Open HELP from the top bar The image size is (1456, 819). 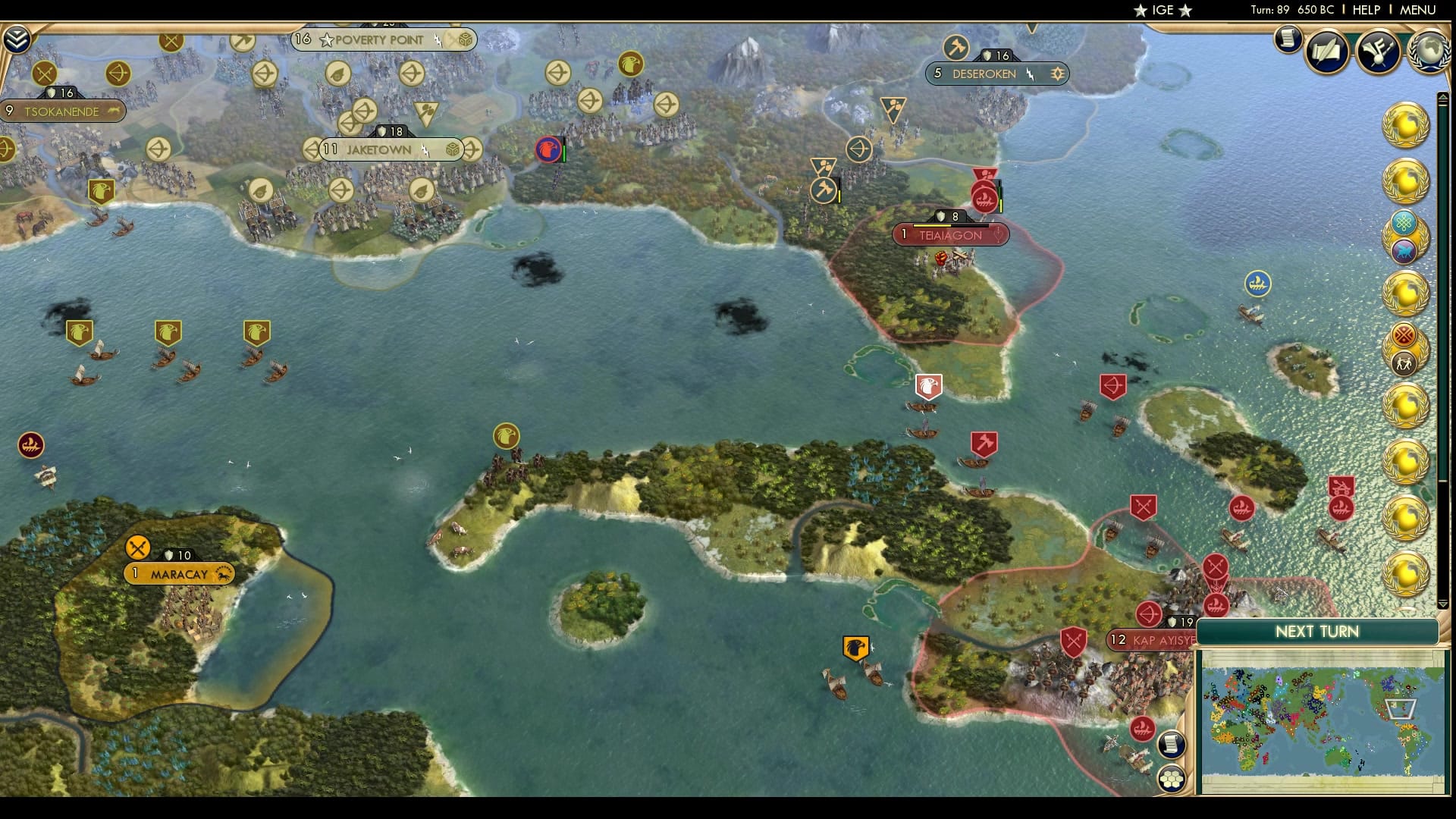(x=1365, y=10)
